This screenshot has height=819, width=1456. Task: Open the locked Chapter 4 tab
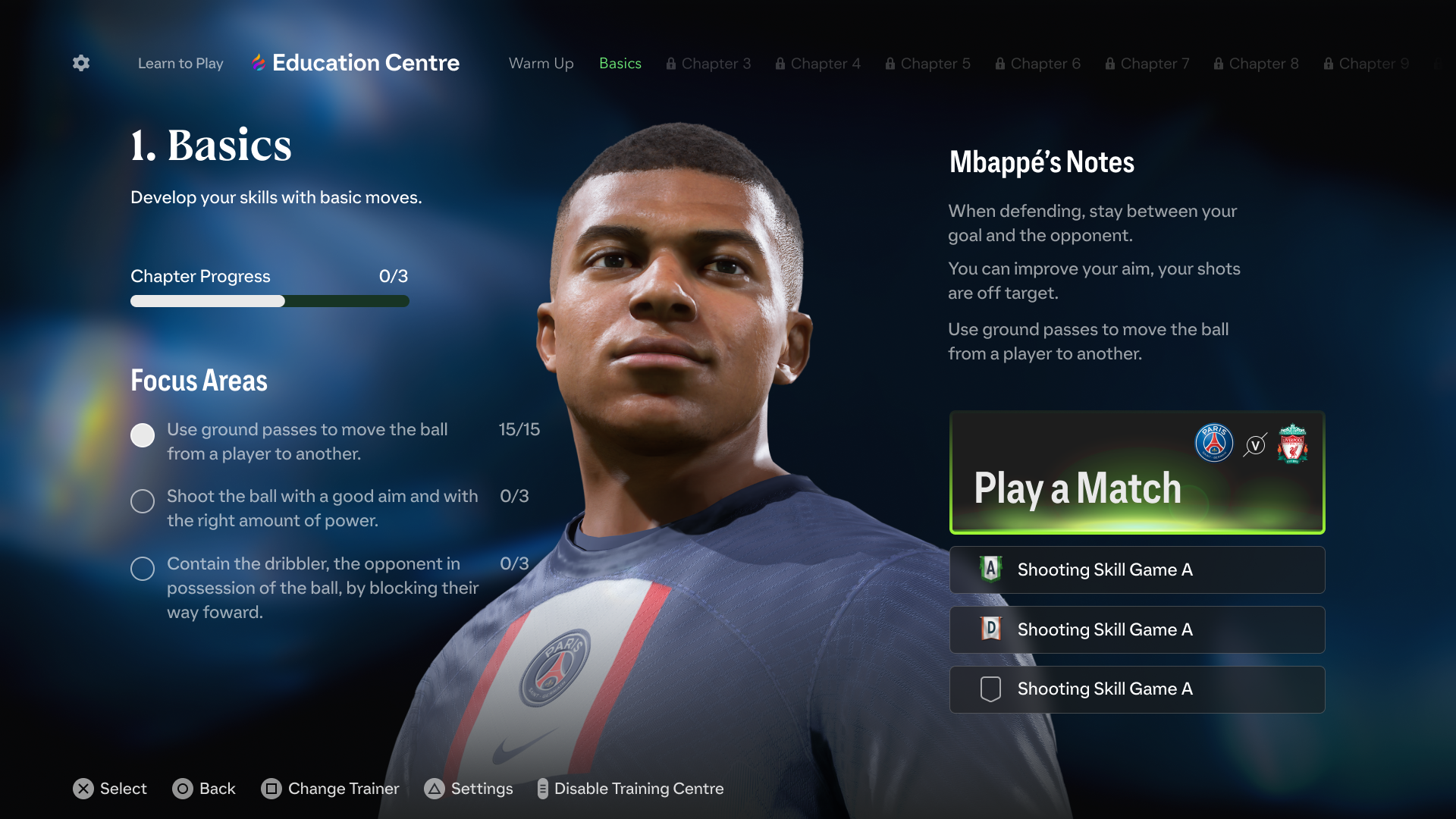pos(817,64)
